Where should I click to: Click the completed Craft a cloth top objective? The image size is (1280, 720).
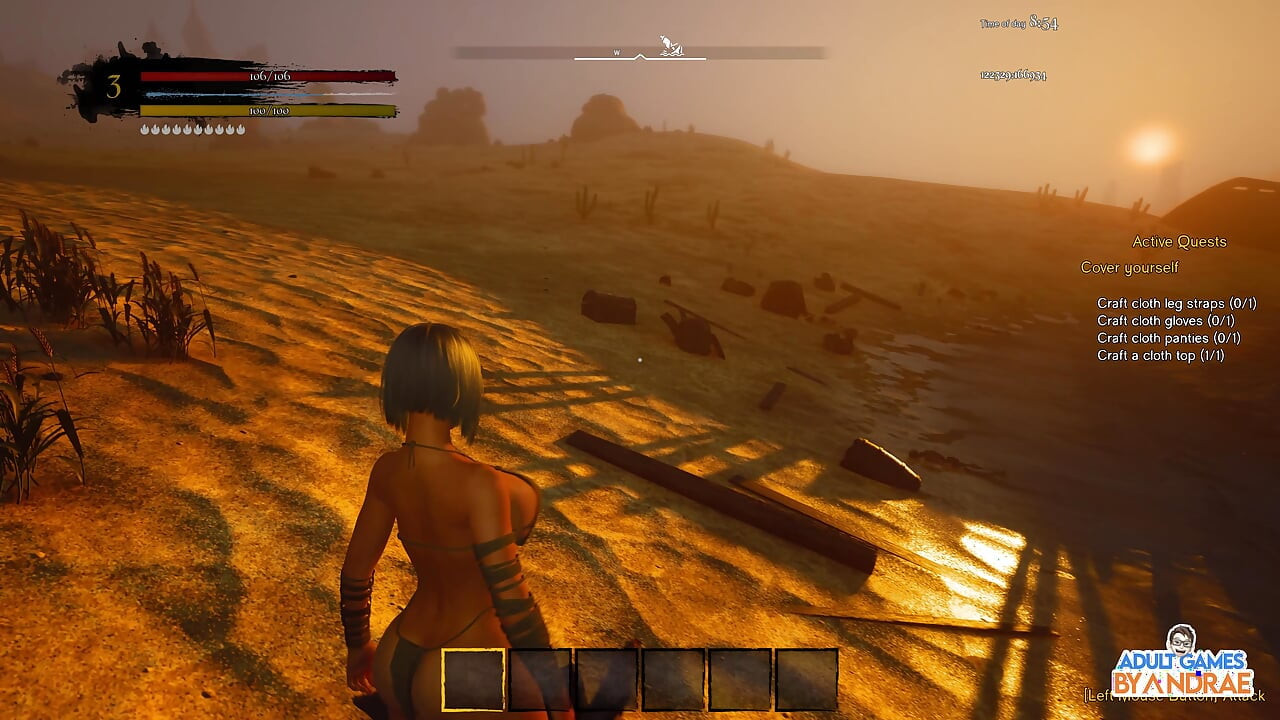point(1160,355)
